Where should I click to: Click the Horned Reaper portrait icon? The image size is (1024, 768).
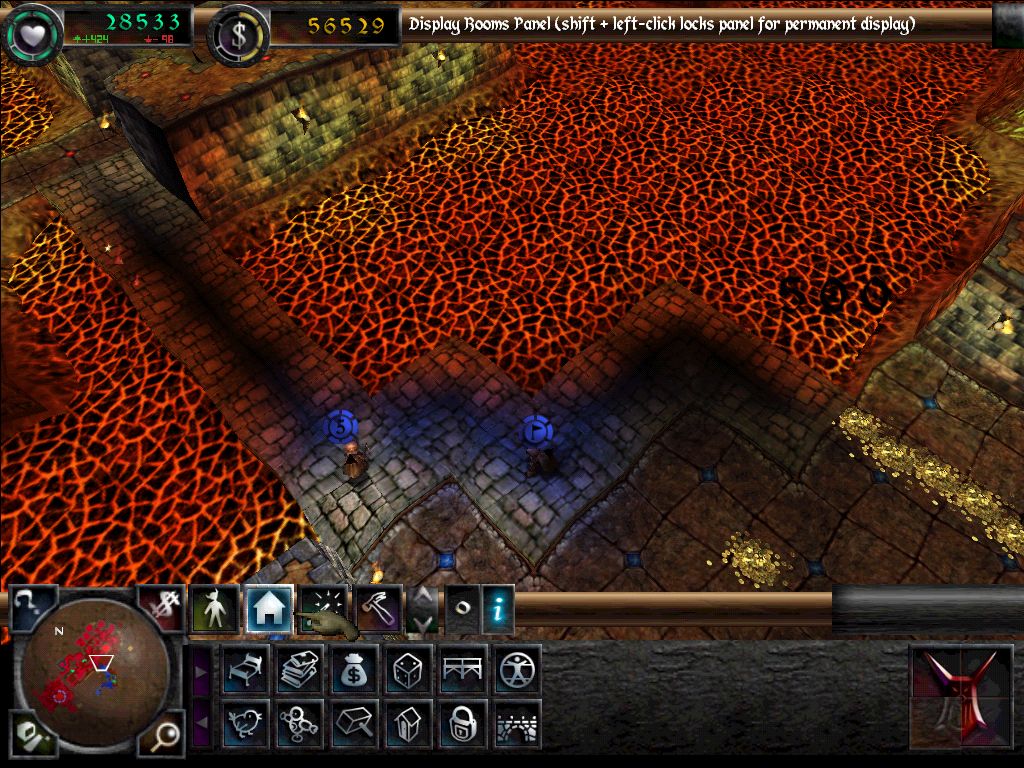[965, 697]
